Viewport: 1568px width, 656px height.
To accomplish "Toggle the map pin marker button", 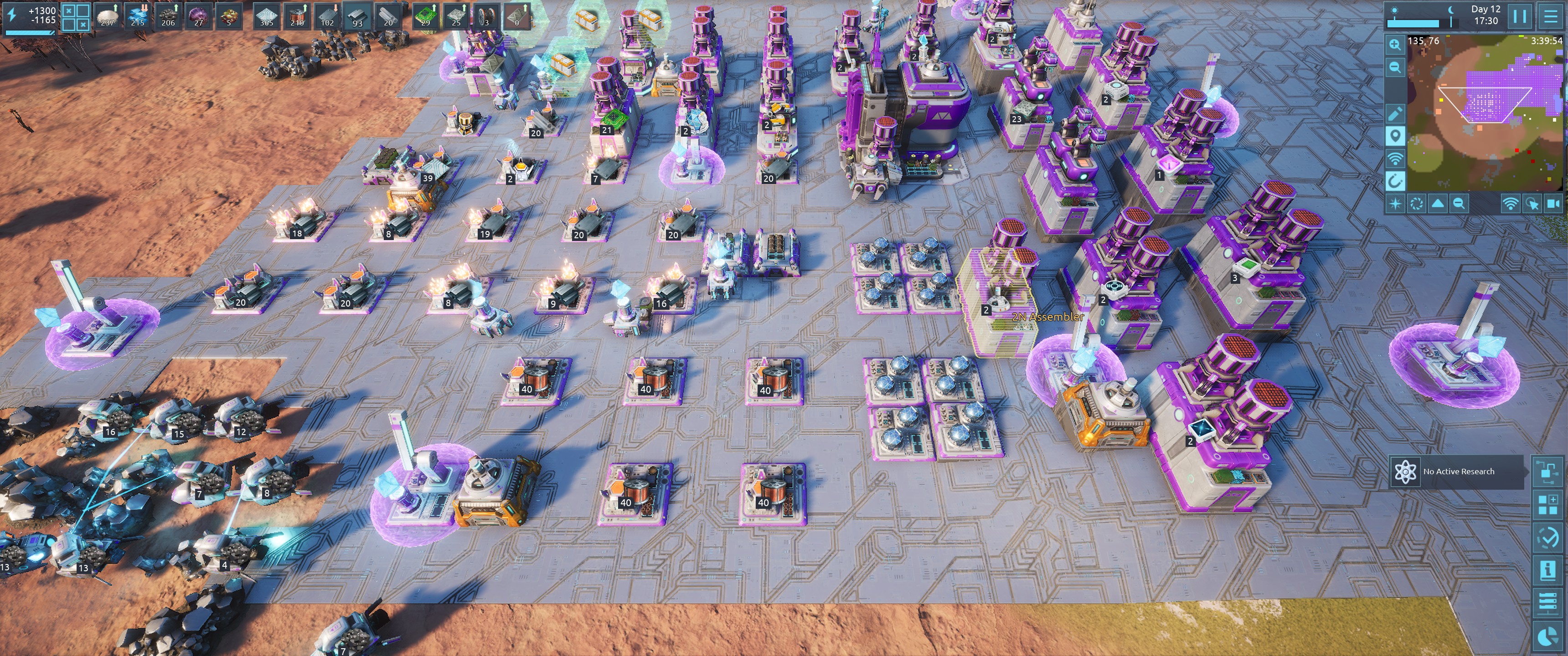I will [x=1395, y=136].
